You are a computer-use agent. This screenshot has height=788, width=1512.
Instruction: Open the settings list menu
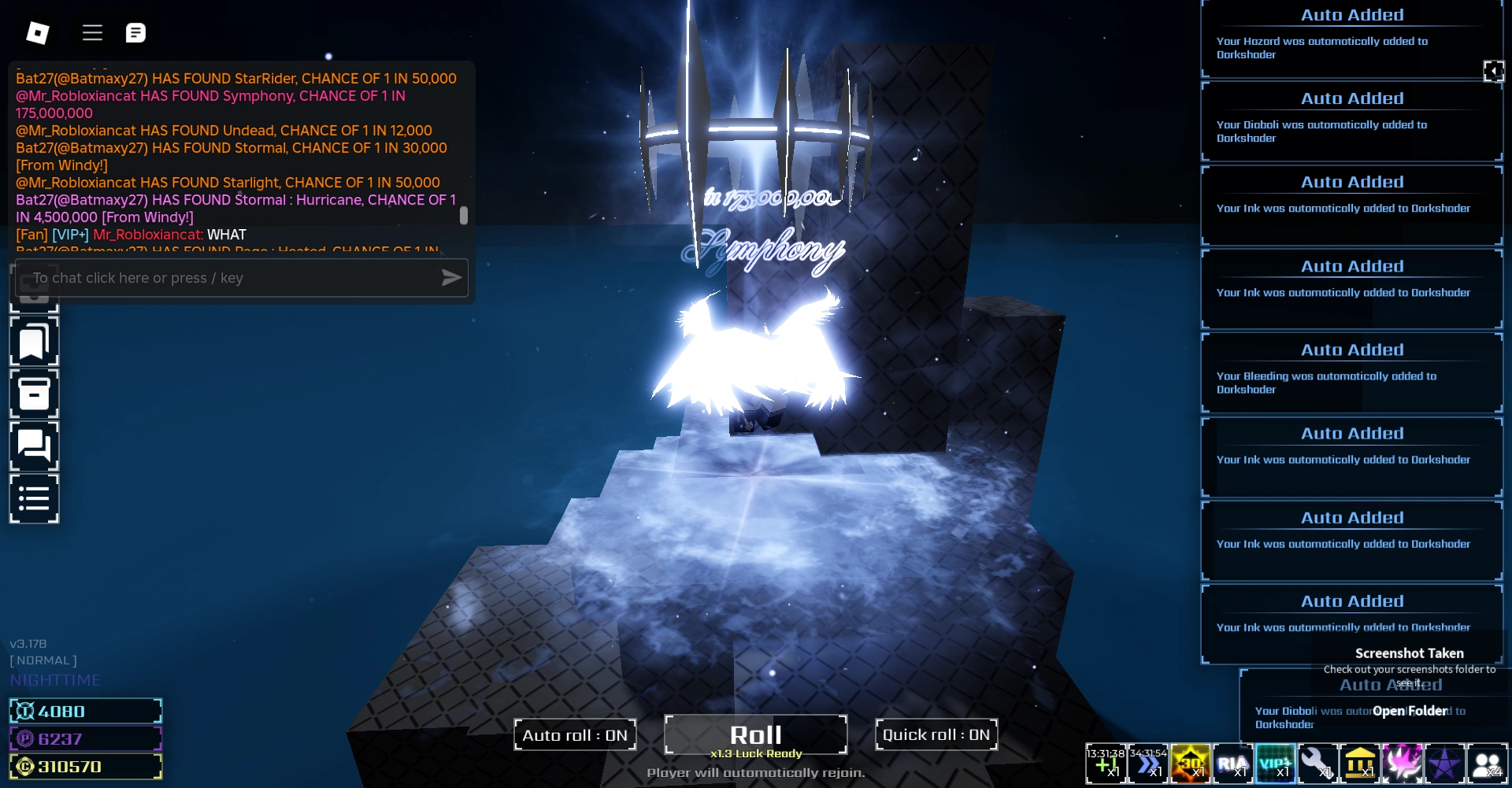[34, 498]
